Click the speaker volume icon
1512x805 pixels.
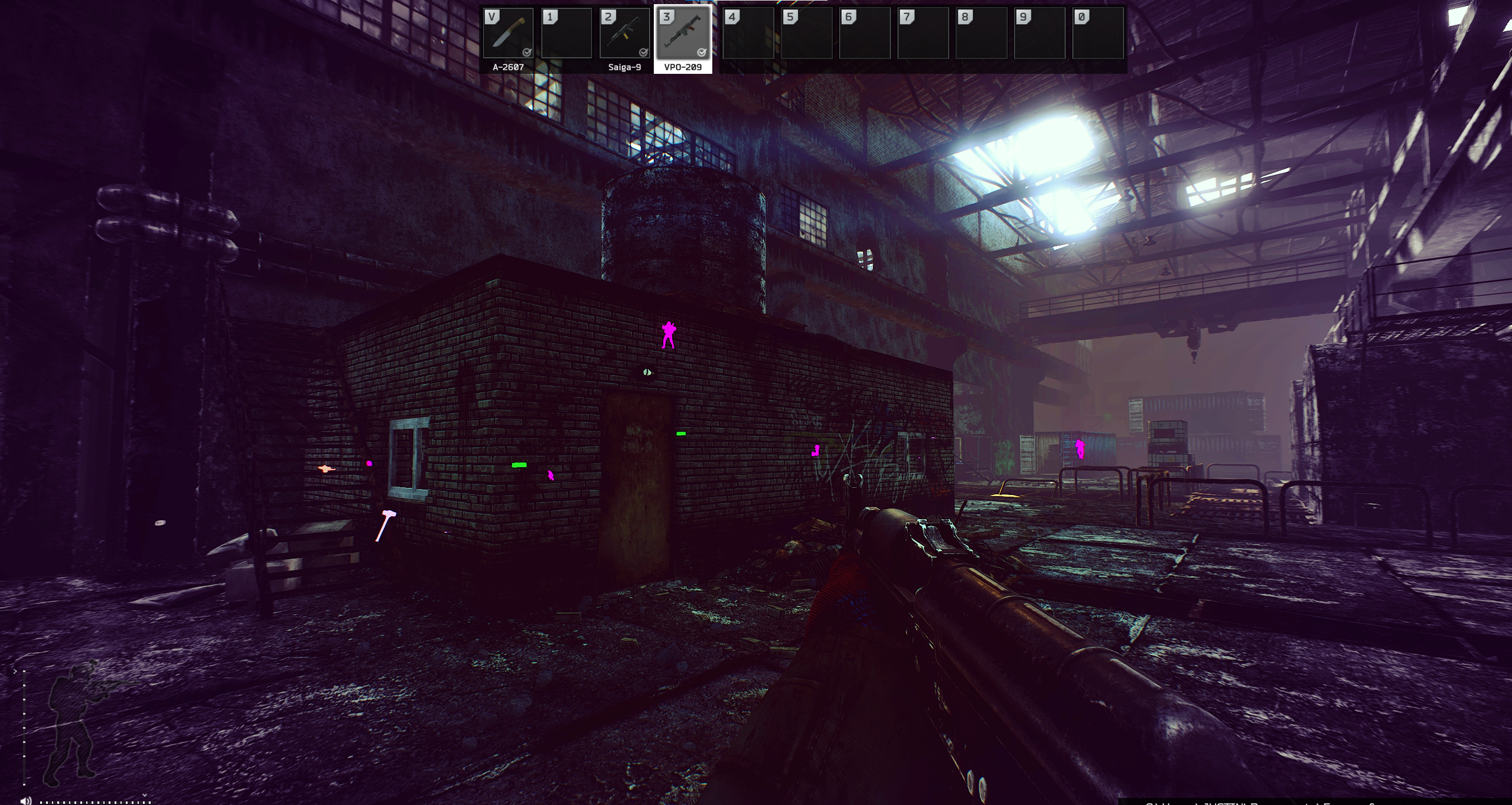pyautogui.click(x=25, y=800)
